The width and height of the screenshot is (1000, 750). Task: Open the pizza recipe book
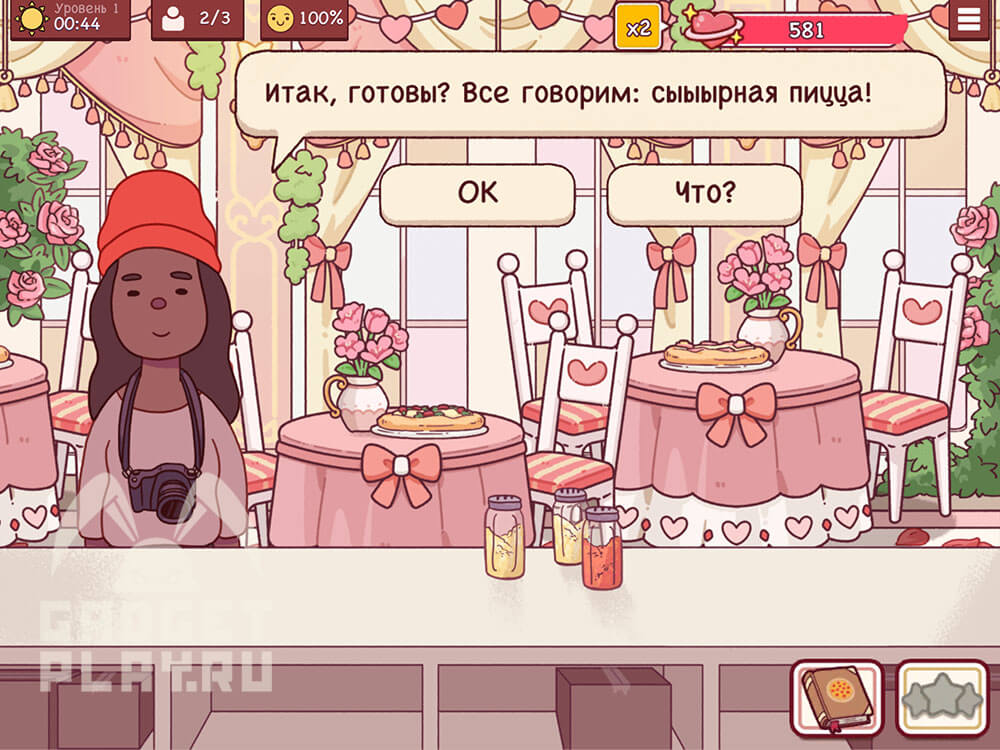pos(837,697)
